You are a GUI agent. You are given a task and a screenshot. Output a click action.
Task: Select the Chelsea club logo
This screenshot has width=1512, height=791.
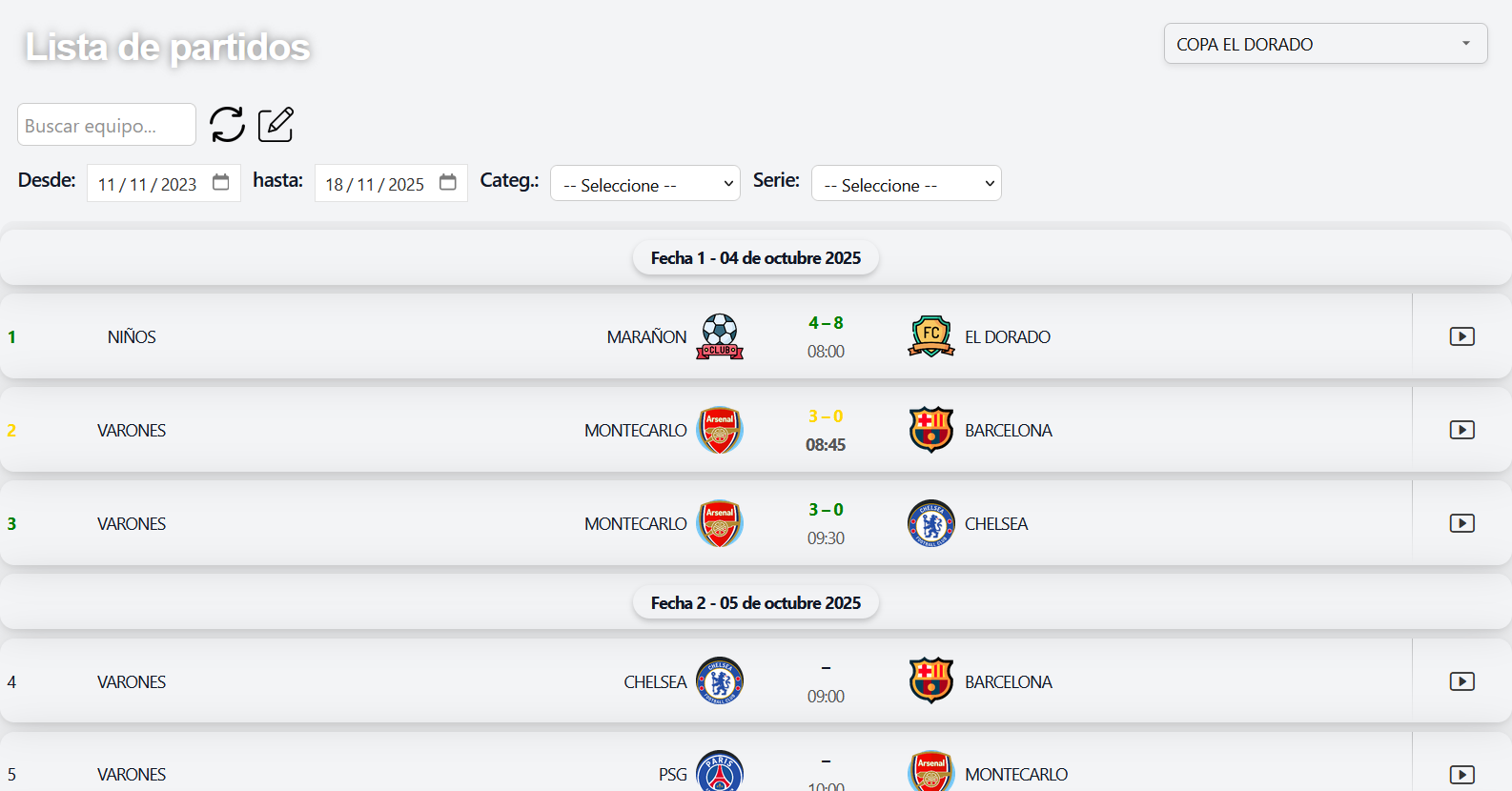[x=931, y=522]
